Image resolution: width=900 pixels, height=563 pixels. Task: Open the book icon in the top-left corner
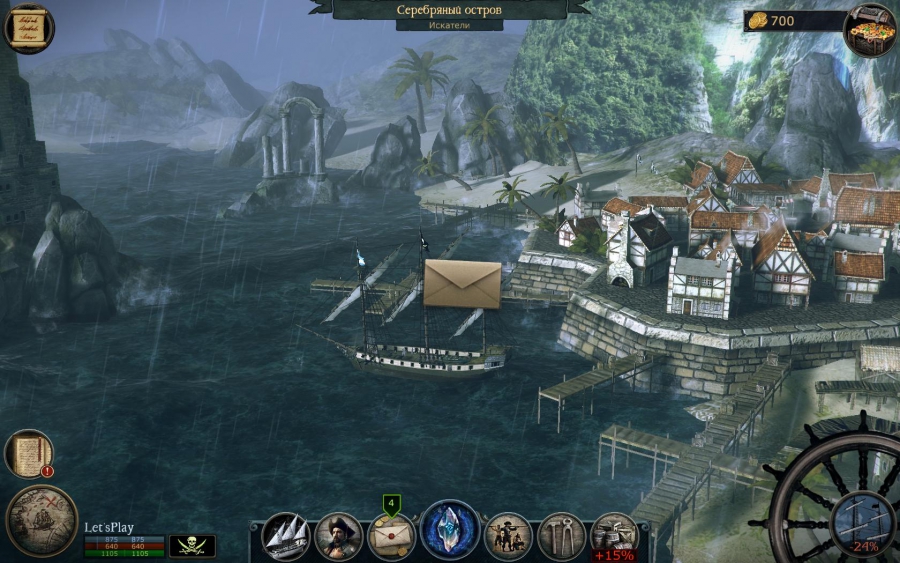28,28
